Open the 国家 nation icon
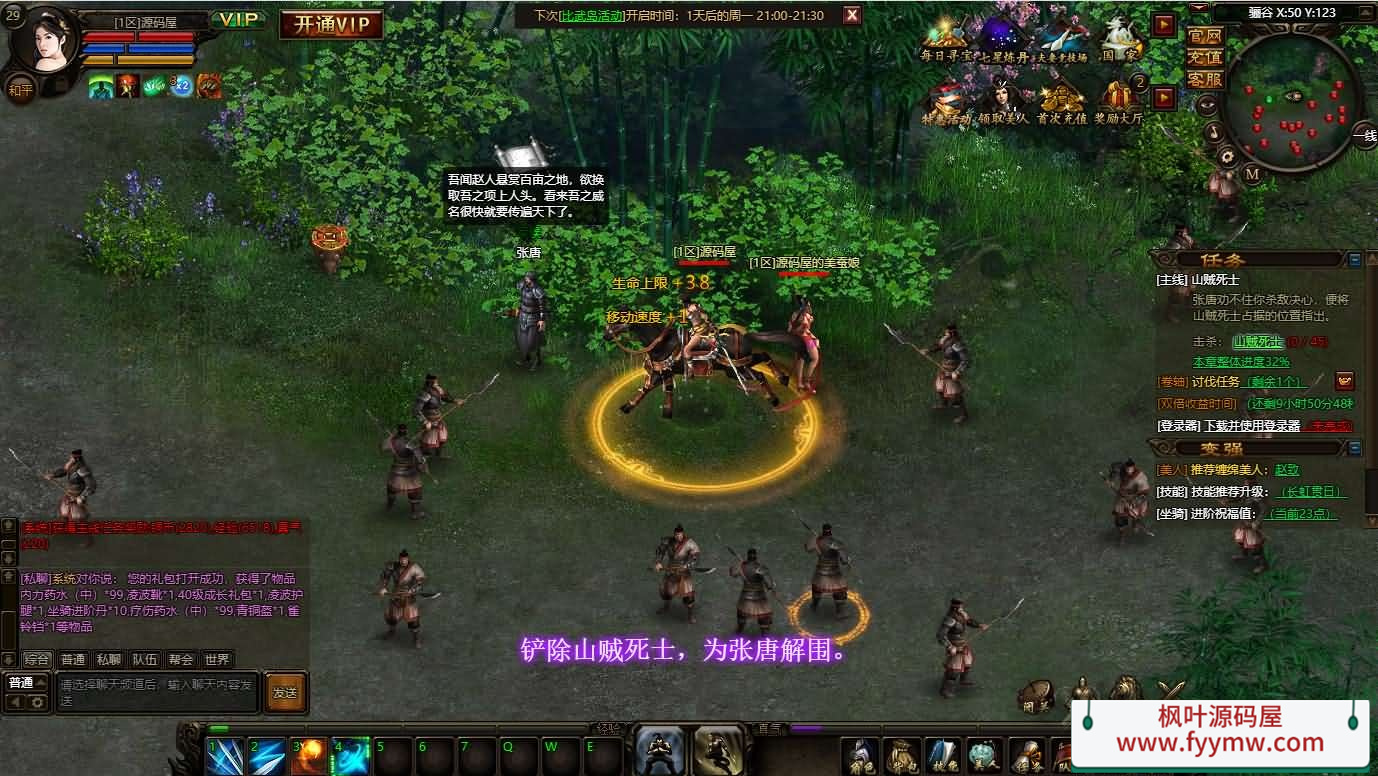 click(1121, 41)
